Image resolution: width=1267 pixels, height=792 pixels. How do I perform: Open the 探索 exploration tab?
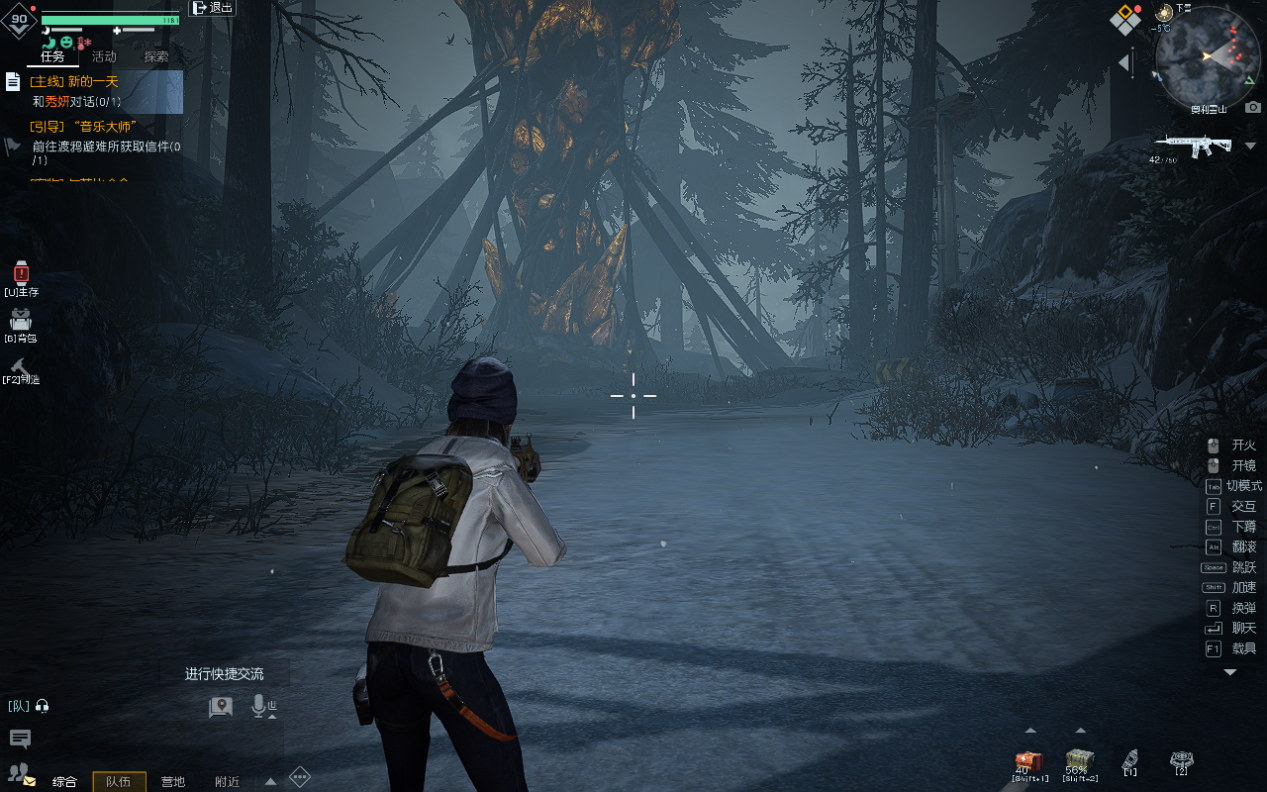click(x=156, y=57)
